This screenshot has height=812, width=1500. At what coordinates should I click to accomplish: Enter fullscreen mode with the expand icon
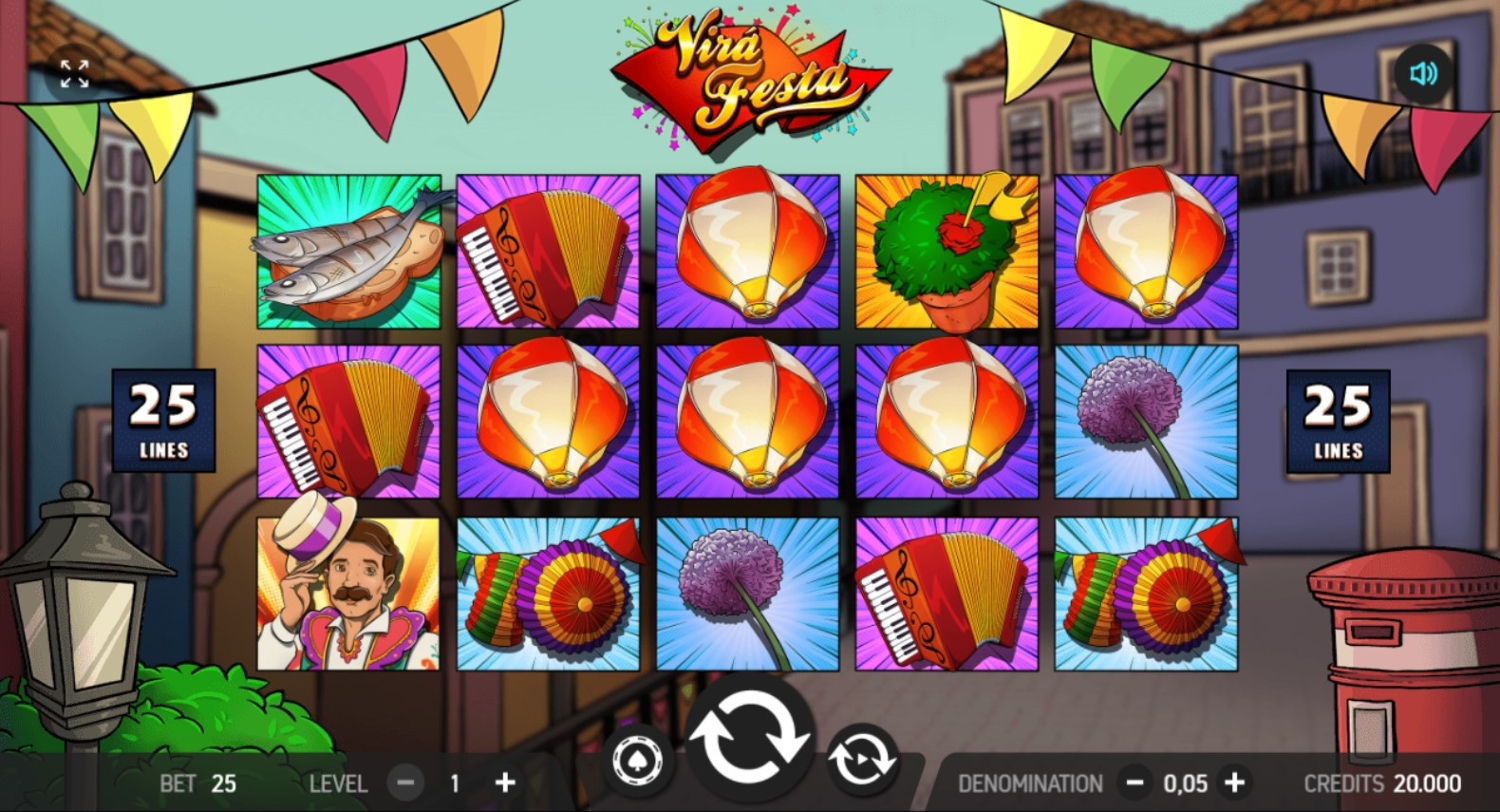click(x=74, y=74)
